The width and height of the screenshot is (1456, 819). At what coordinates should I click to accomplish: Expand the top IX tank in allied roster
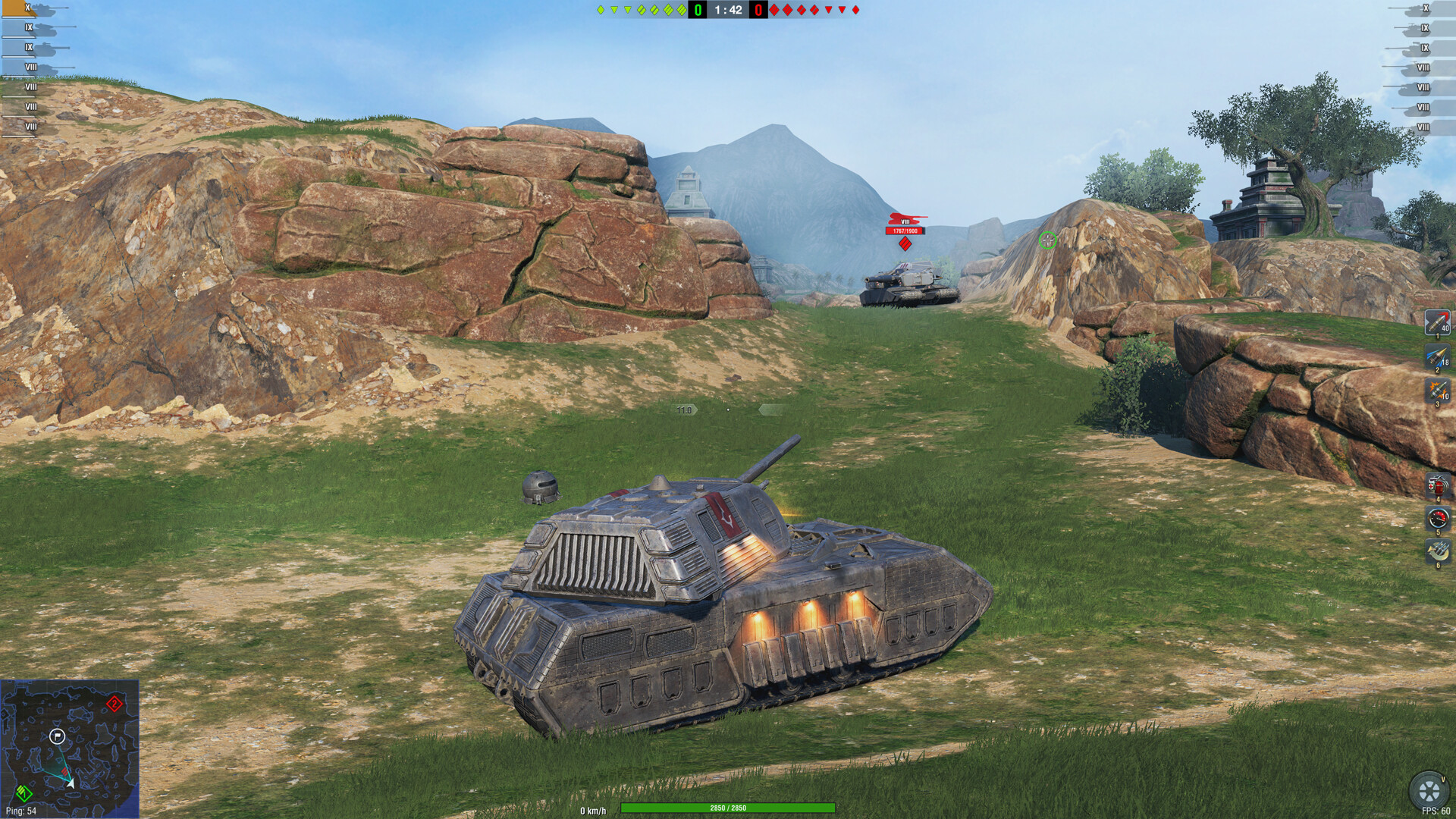pos(28,27)
